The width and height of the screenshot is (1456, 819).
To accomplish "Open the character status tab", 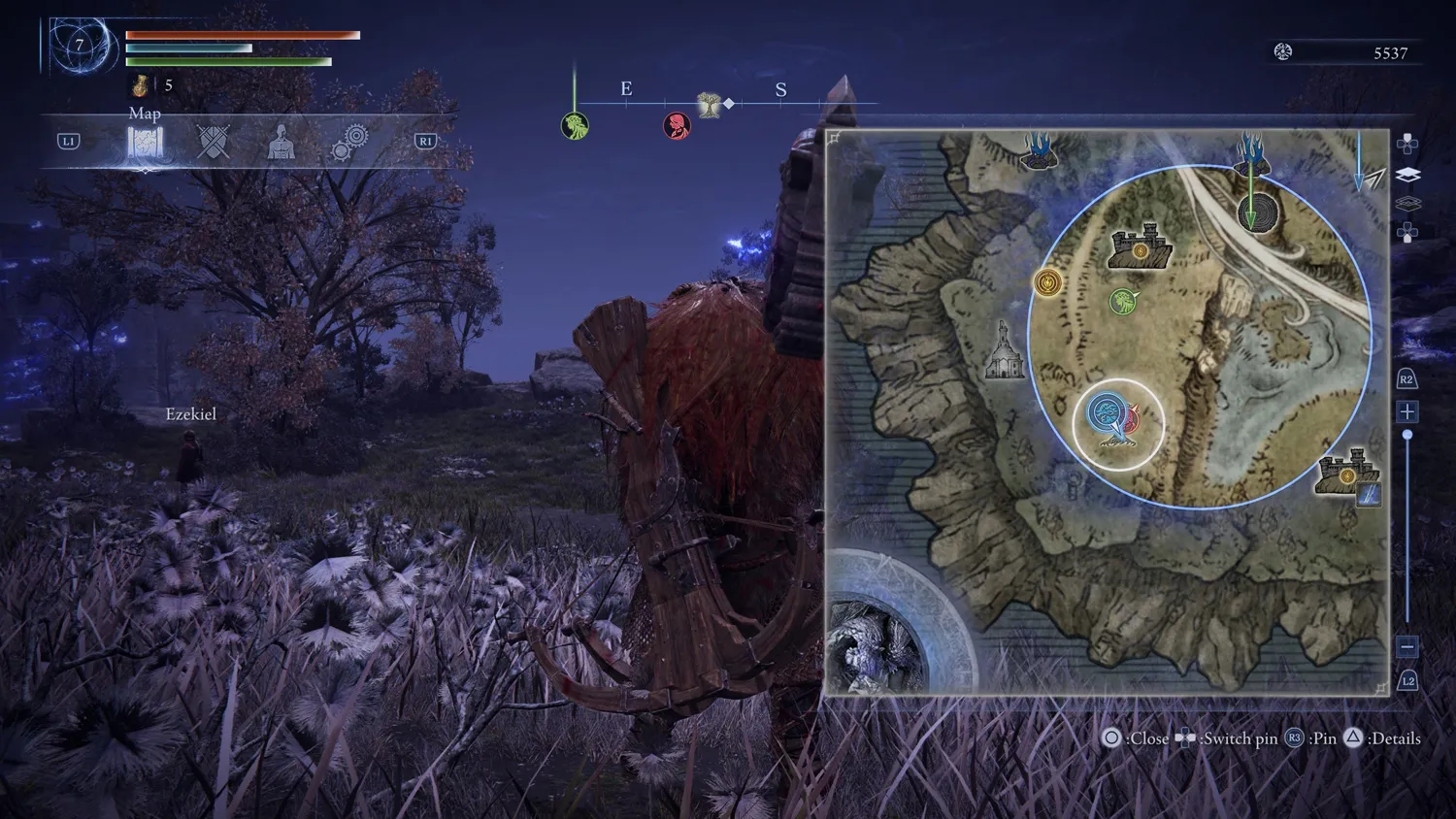I will pyautogui.click(x=281, y=143).
